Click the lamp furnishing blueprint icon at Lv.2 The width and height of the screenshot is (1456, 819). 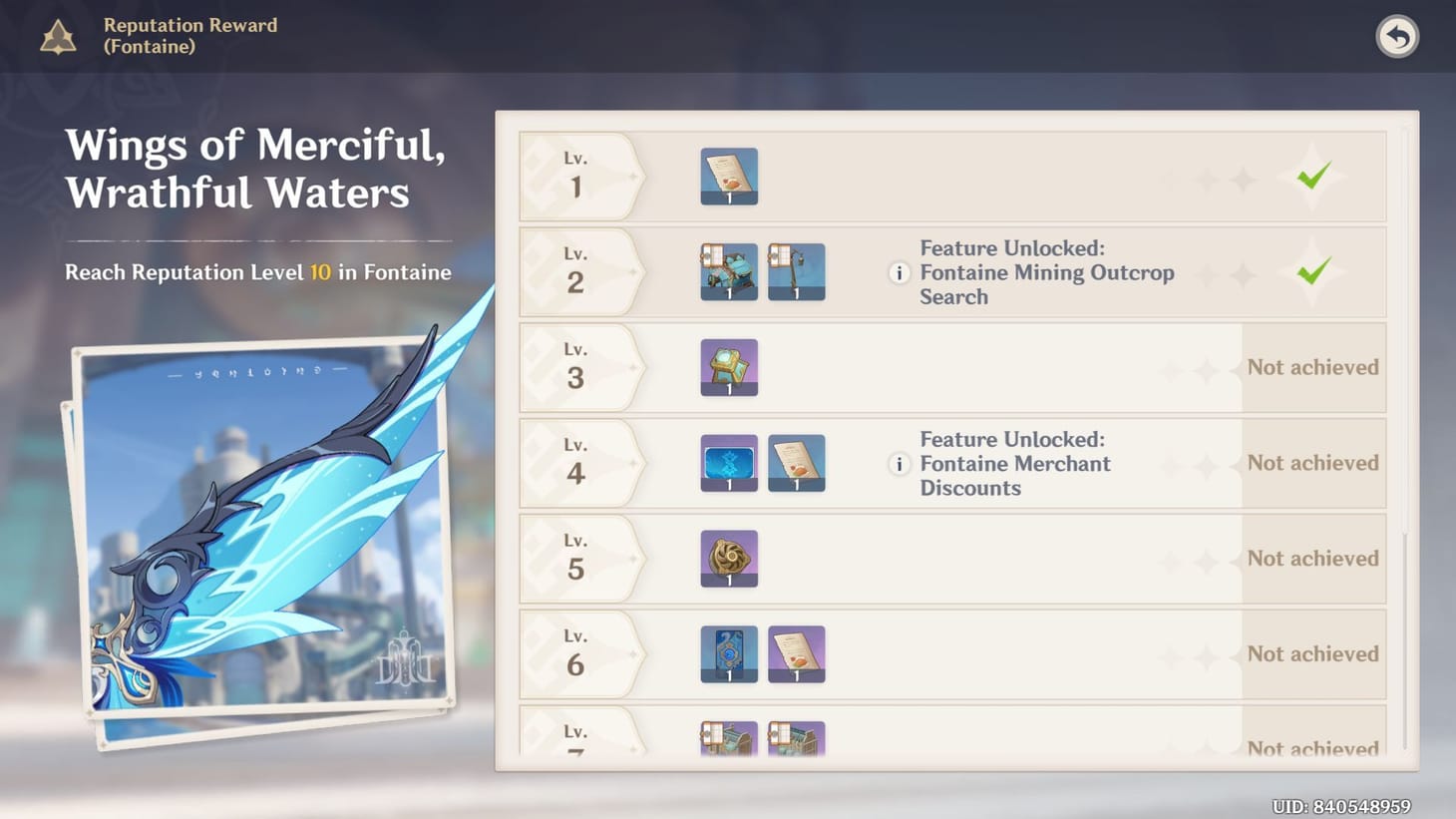[x=797, y=271]
